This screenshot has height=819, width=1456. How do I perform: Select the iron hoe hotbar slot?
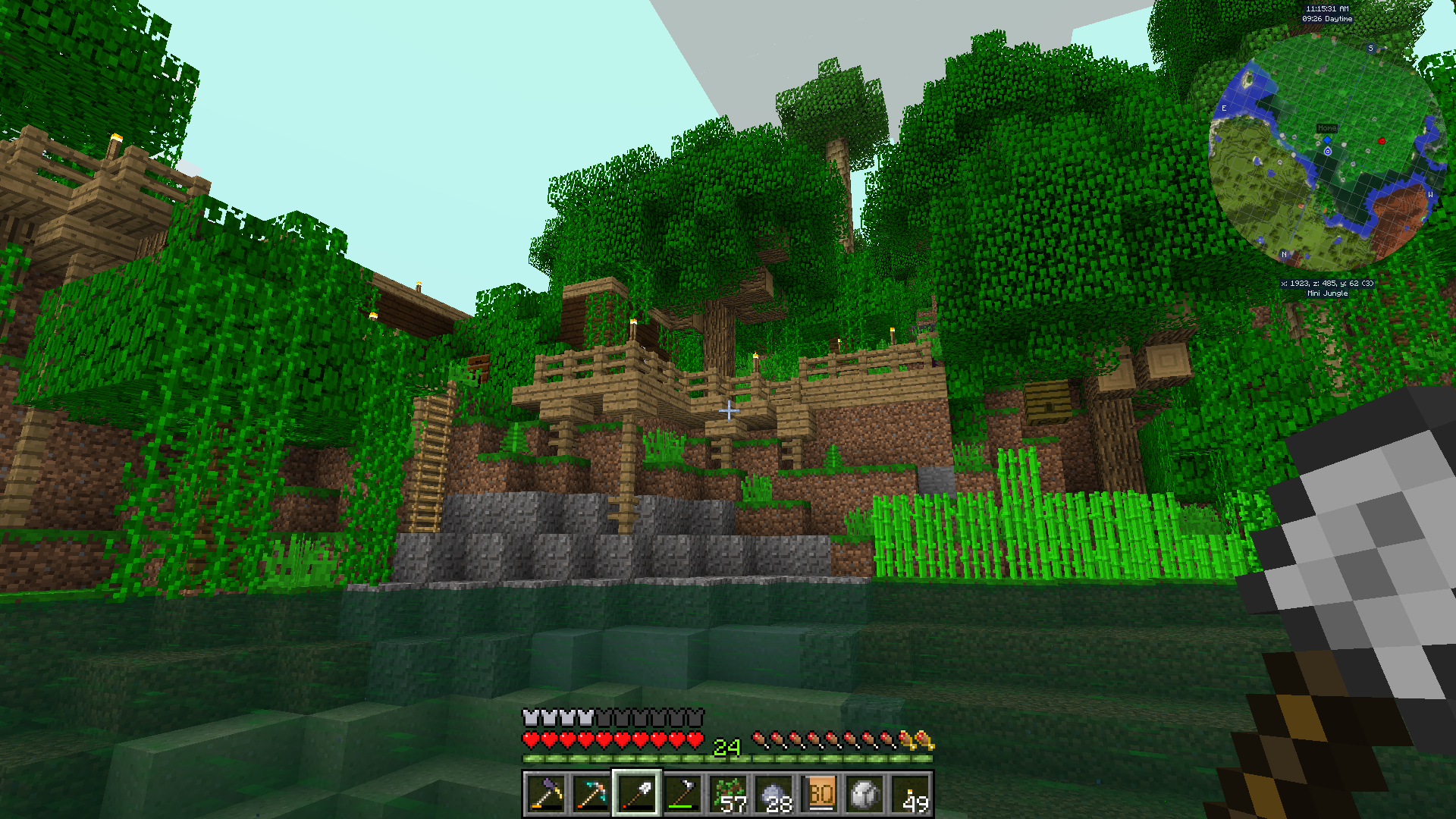[x=682, y=794]
